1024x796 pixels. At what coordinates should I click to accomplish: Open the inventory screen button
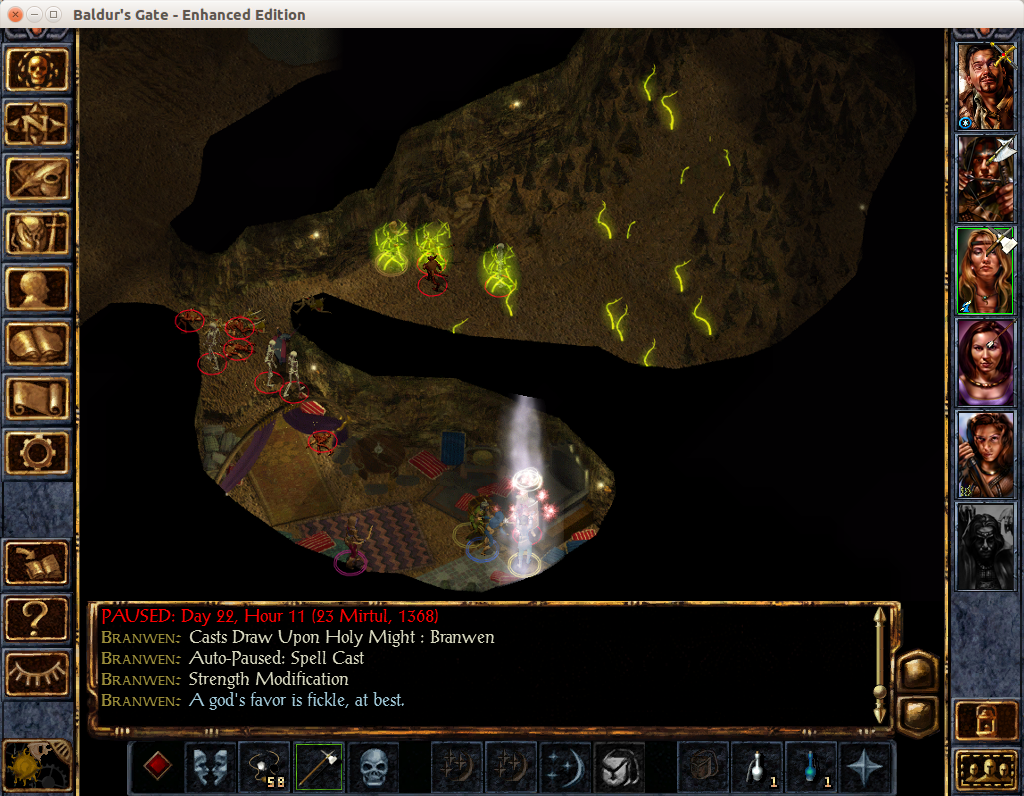click(38, 233)
